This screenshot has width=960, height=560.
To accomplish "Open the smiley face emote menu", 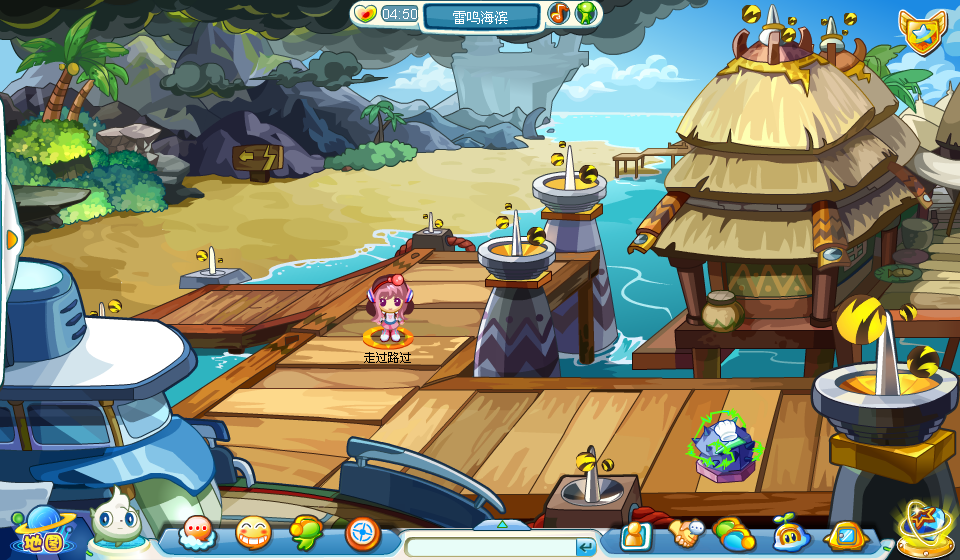I will pyautogui.click(x=253, y=533).
